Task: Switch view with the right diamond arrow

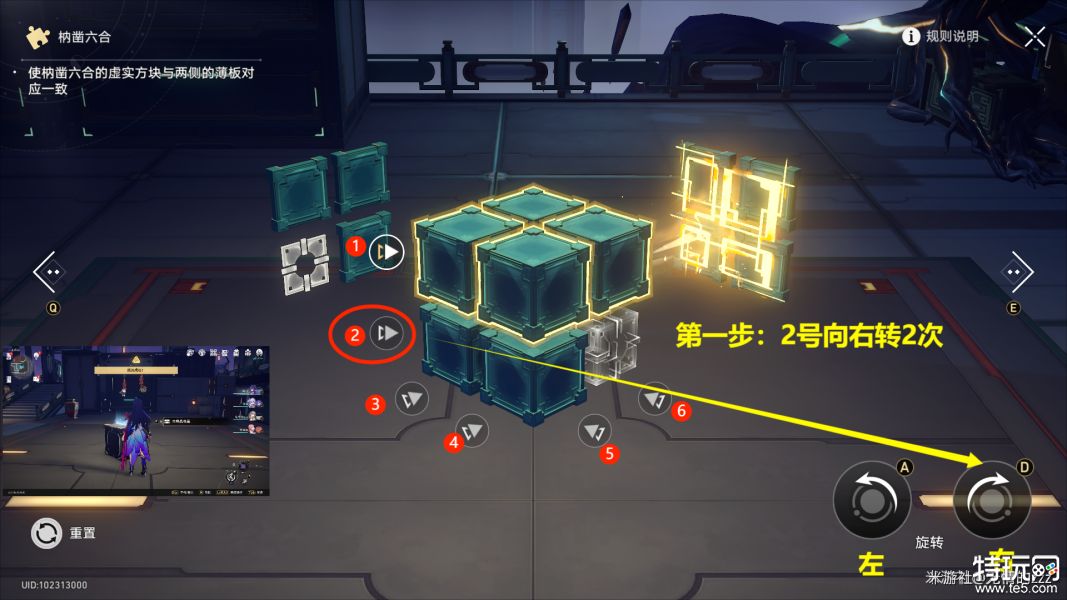Action: point(1016,272)
